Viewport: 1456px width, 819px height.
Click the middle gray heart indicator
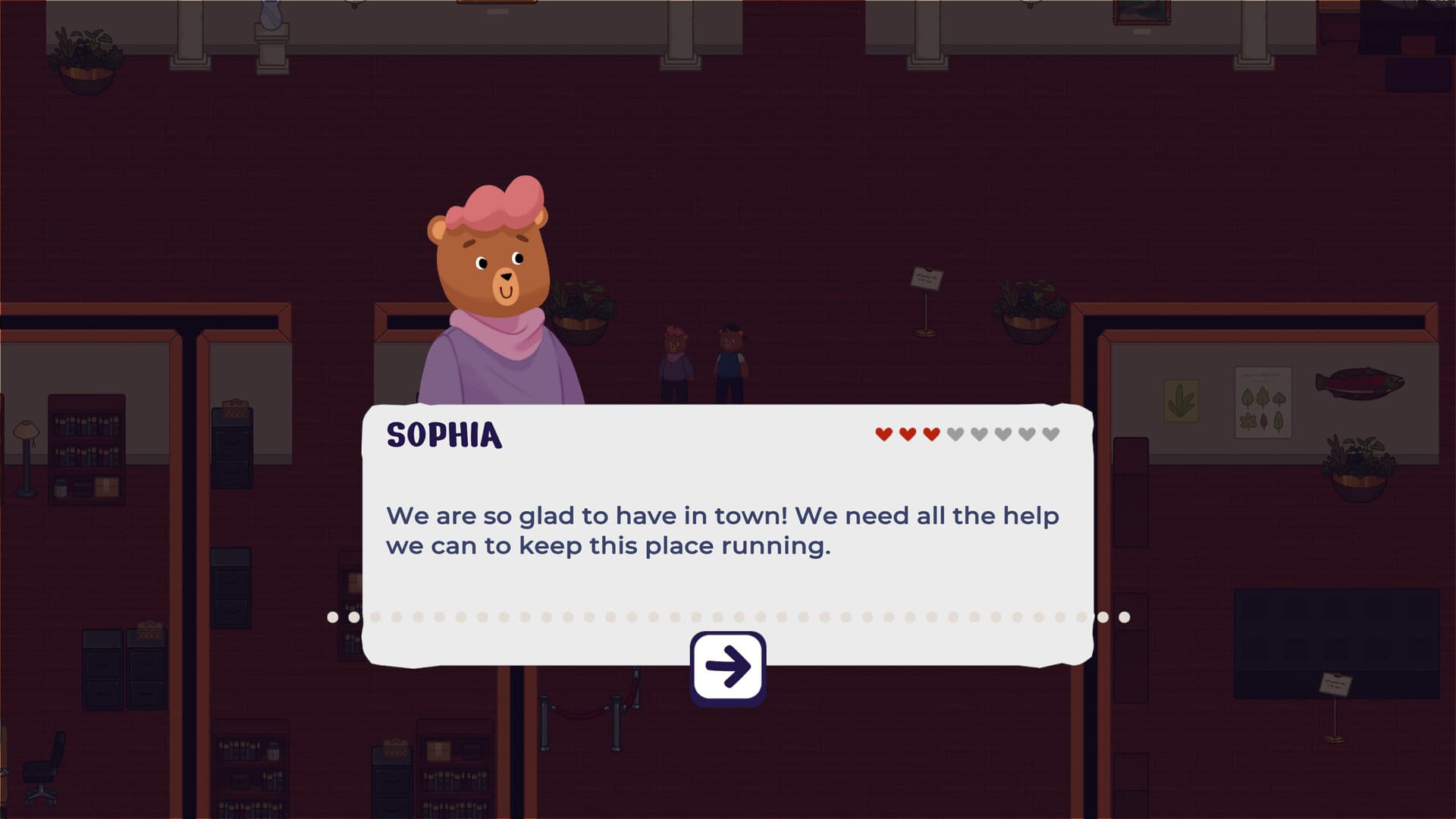coord(1001,435)
